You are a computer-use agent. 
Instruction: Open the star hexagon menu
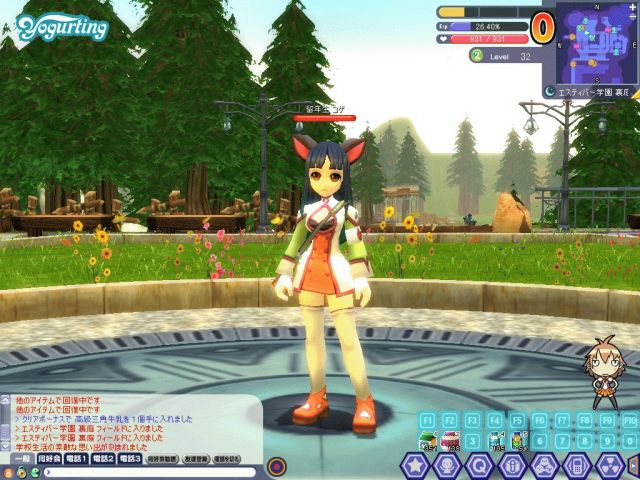415,466
